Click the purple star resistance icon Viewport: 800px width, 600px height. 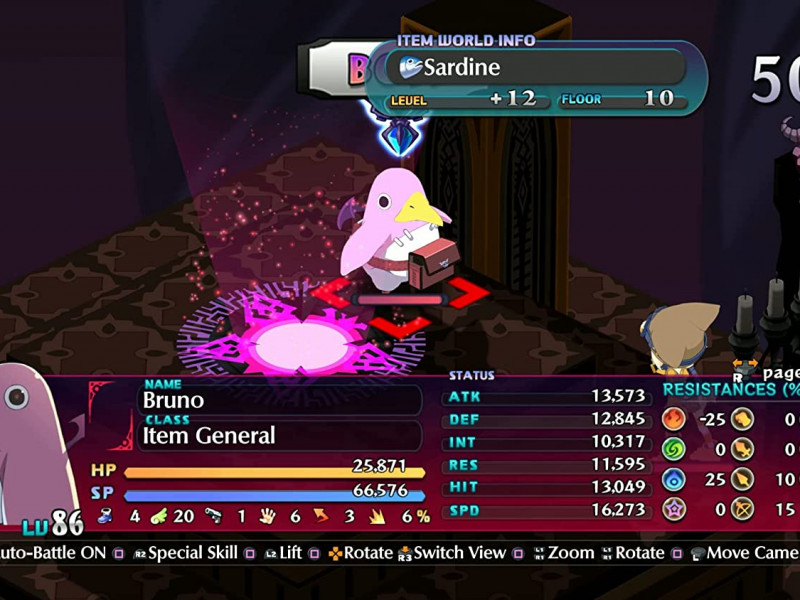pos(674,510)
